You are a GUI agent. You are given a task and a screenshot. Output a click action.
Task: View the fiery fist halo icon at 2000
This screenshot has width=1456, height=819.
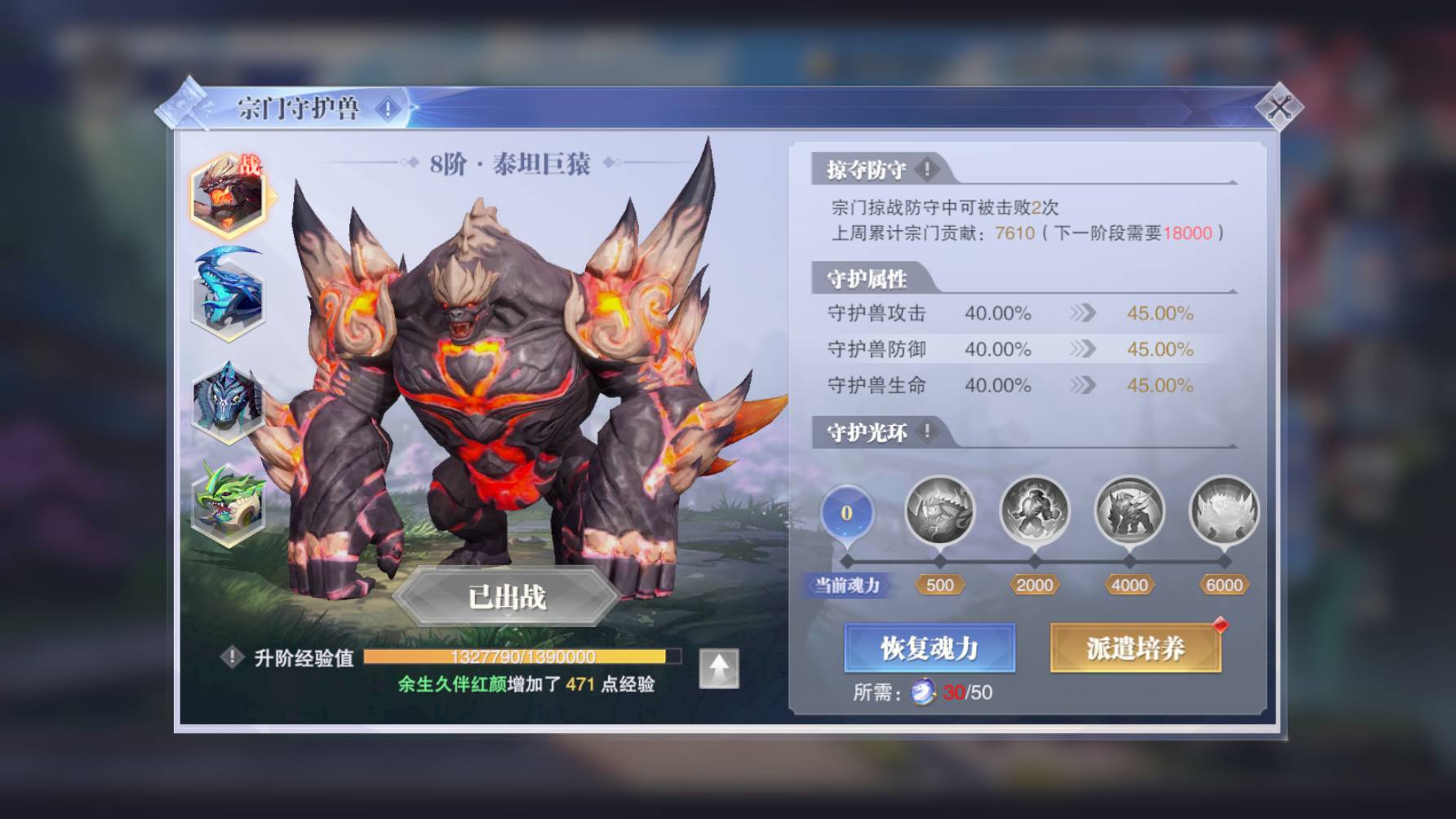(x=1036, y=511)
